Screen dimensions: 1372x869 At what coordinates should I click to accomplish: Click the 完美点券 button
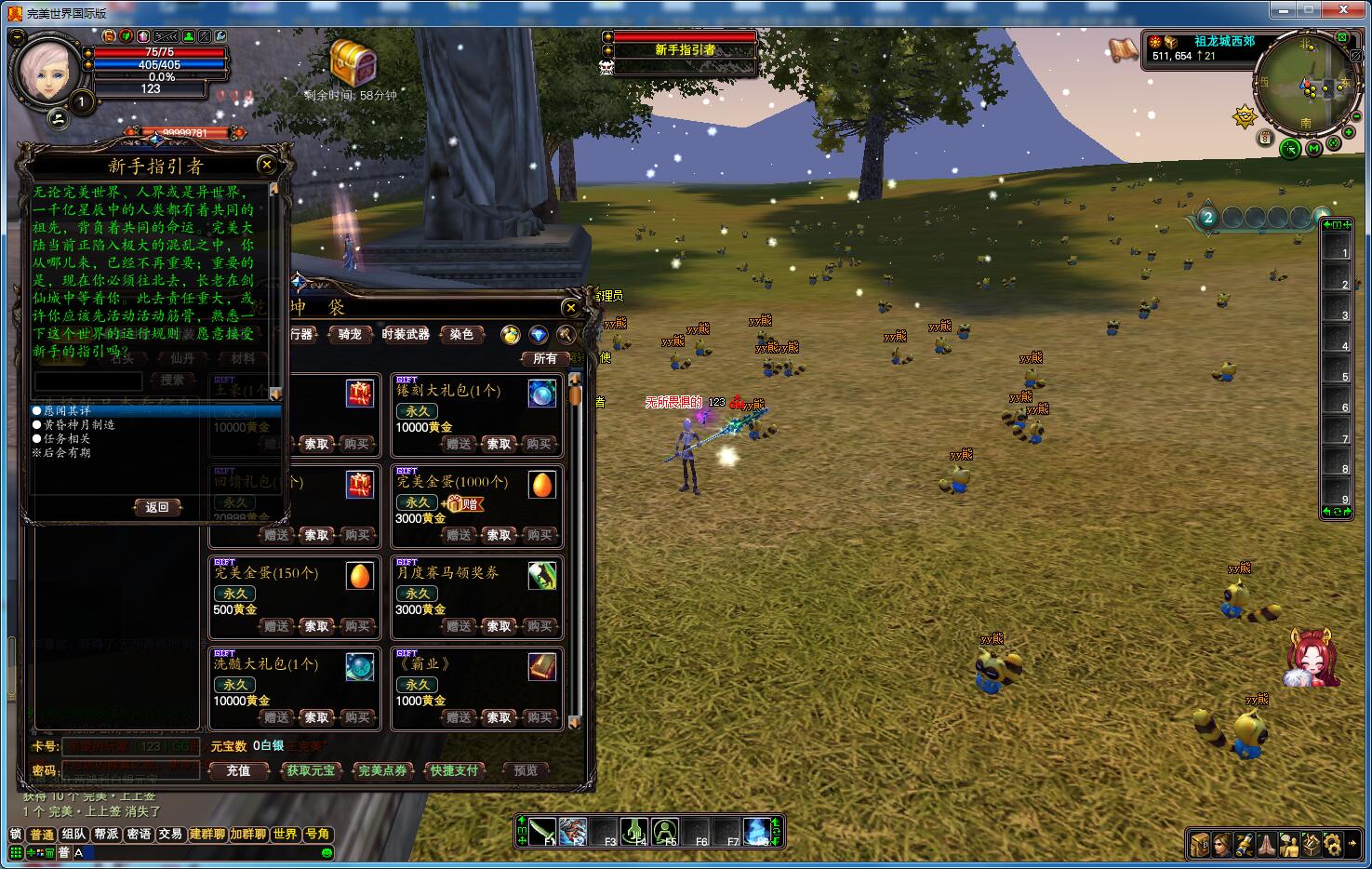pos(382,770)
